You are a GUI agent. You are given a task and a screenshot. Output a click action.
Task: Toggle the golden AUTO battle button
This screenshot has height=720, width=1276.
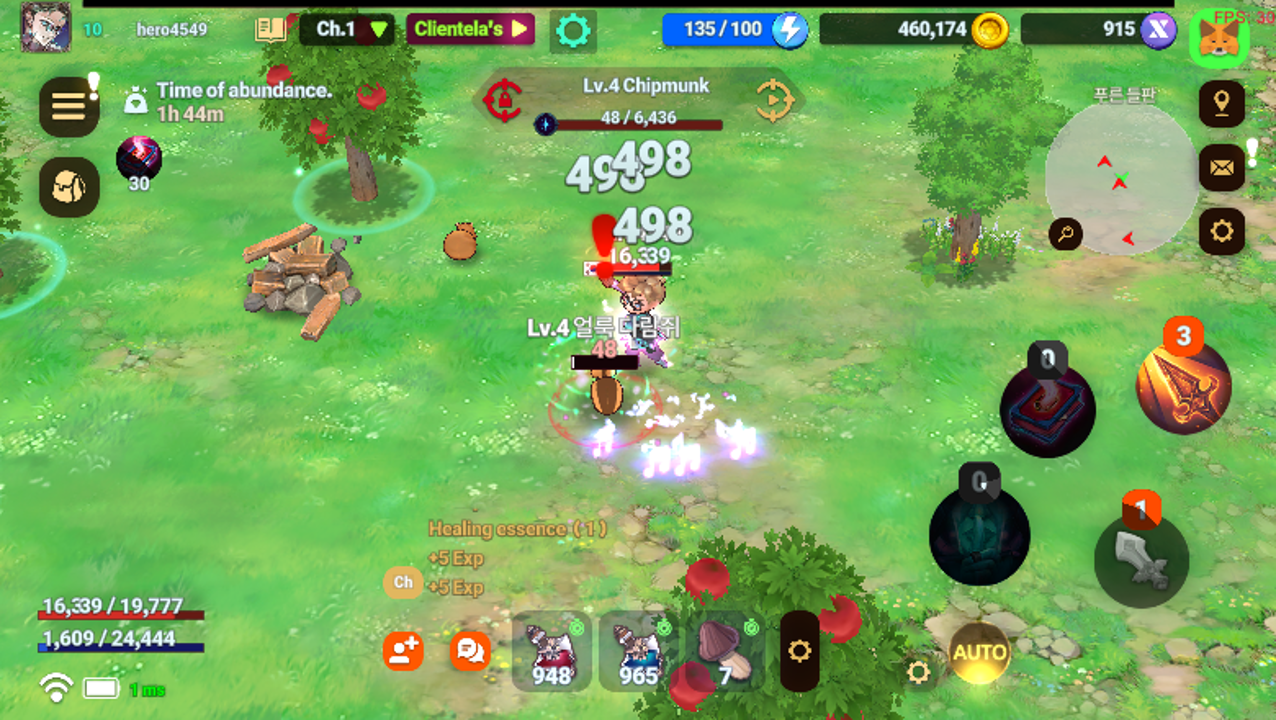coord(979,653)
